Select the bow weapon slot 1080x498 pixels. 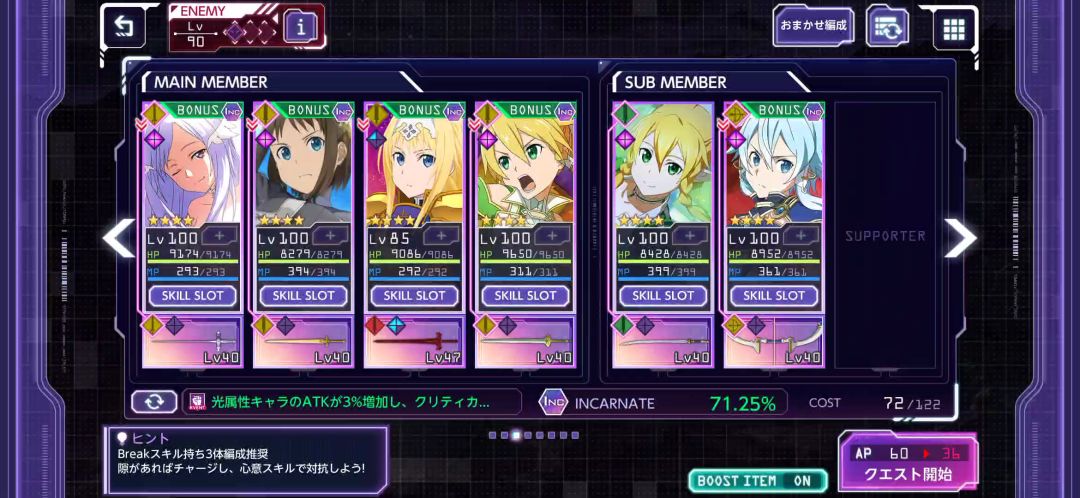774,342
